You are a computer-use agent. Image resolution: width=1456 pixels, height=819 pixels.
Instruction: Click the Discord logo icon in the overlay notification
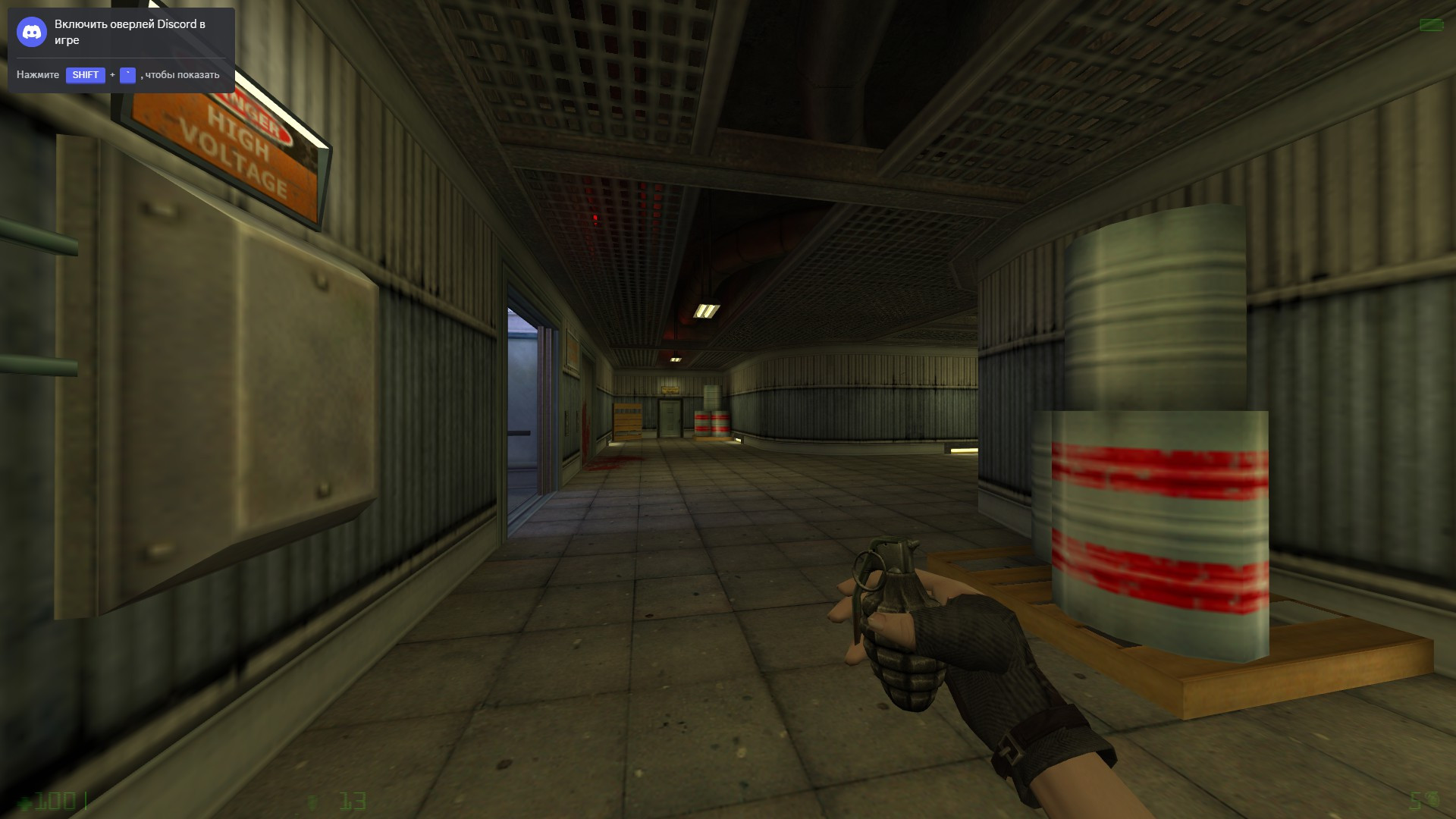click(x=31, y=32)
